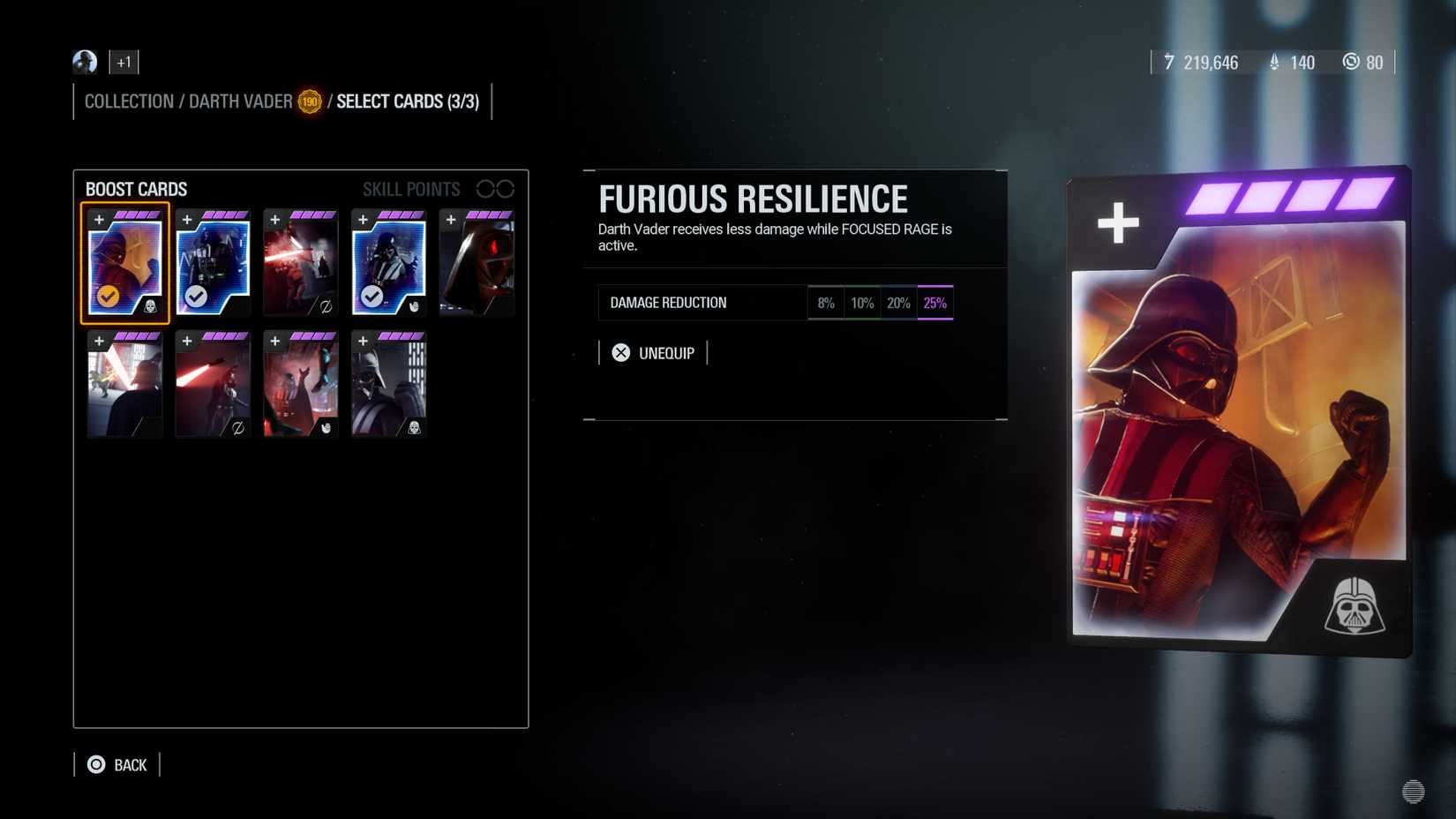This screenshot has height=819, width=1456.
Task: Click the plus upgrade icon on first boost card
Action: click(99, 220)
